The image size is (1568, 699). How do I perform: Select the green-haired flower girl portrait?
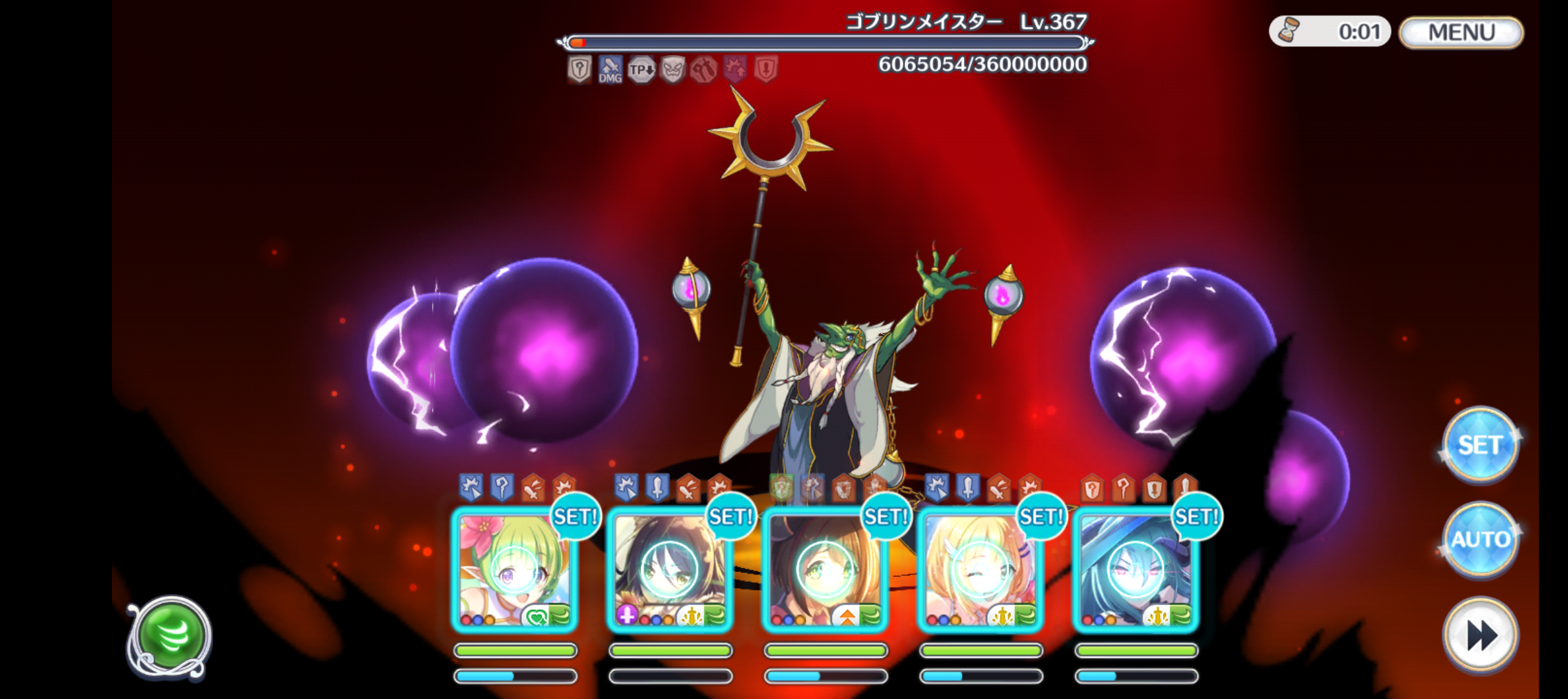(x=515, y=570)
